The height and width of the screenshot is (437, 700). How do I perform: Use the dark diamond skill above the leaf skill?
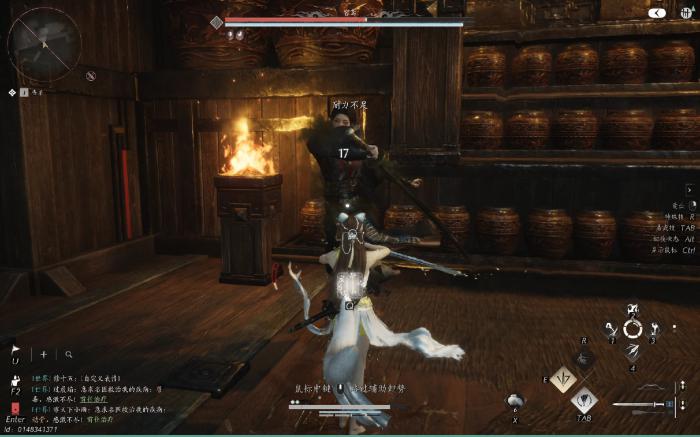coord(586,357)
